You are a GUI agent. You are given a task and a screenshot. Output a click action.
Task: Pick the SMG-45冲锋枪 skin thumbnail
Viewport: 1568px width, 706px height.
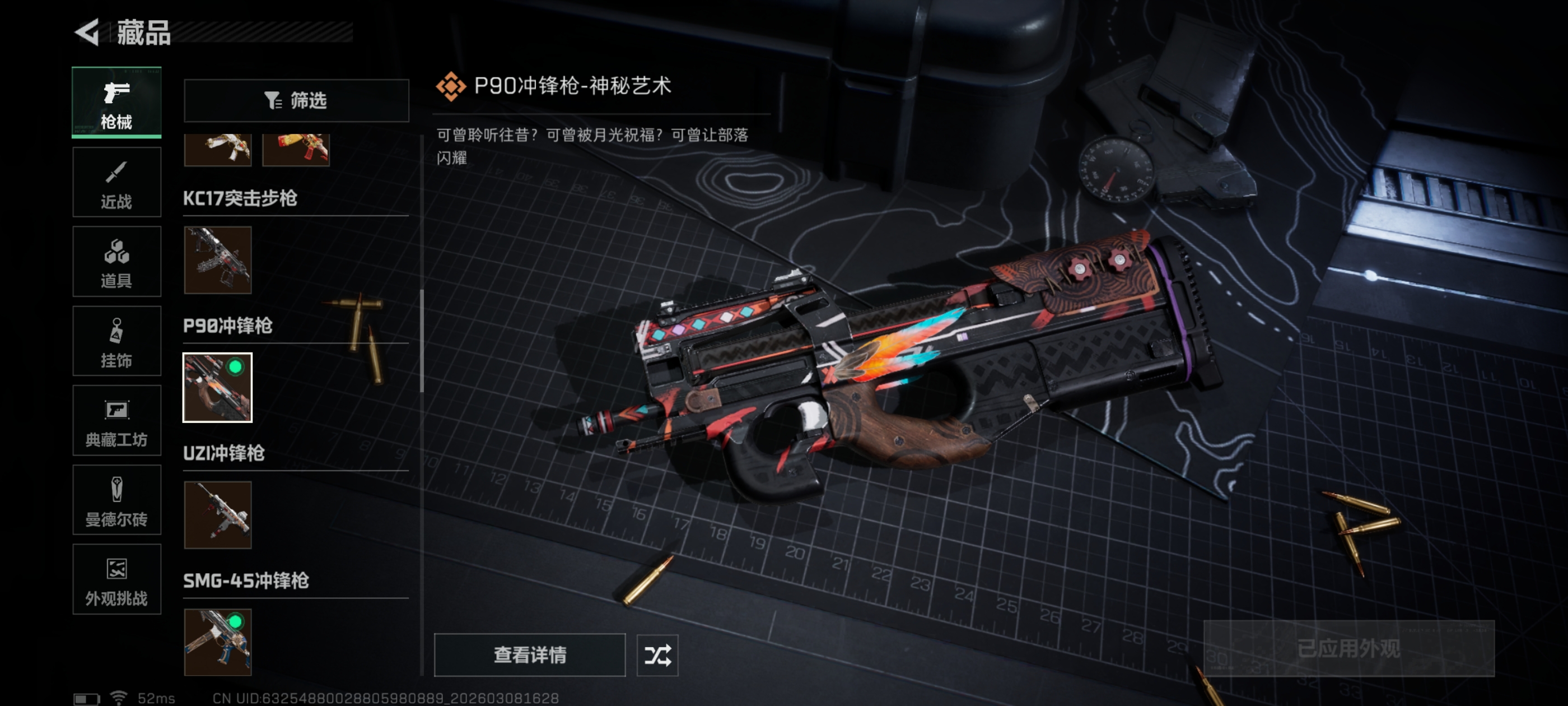pos(218,642)
